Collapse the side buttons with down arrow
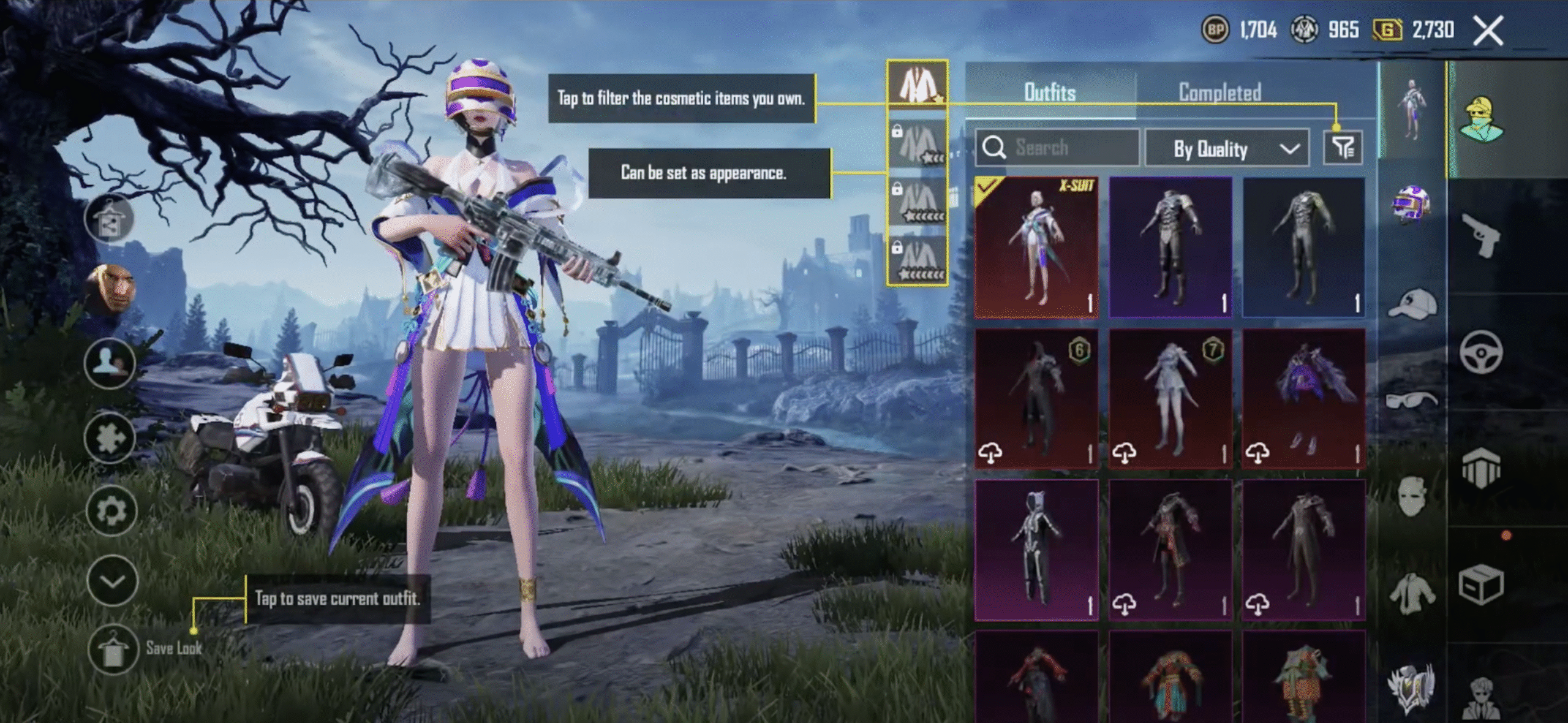1568x723 pixels. [x=112, y=580]
